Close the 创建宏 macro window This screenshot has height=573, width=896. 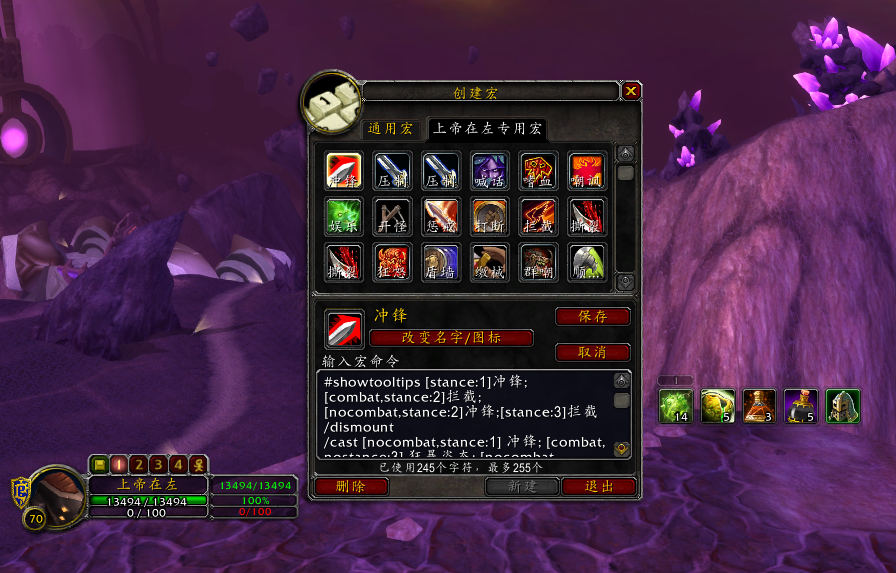[x=631, y=92]
